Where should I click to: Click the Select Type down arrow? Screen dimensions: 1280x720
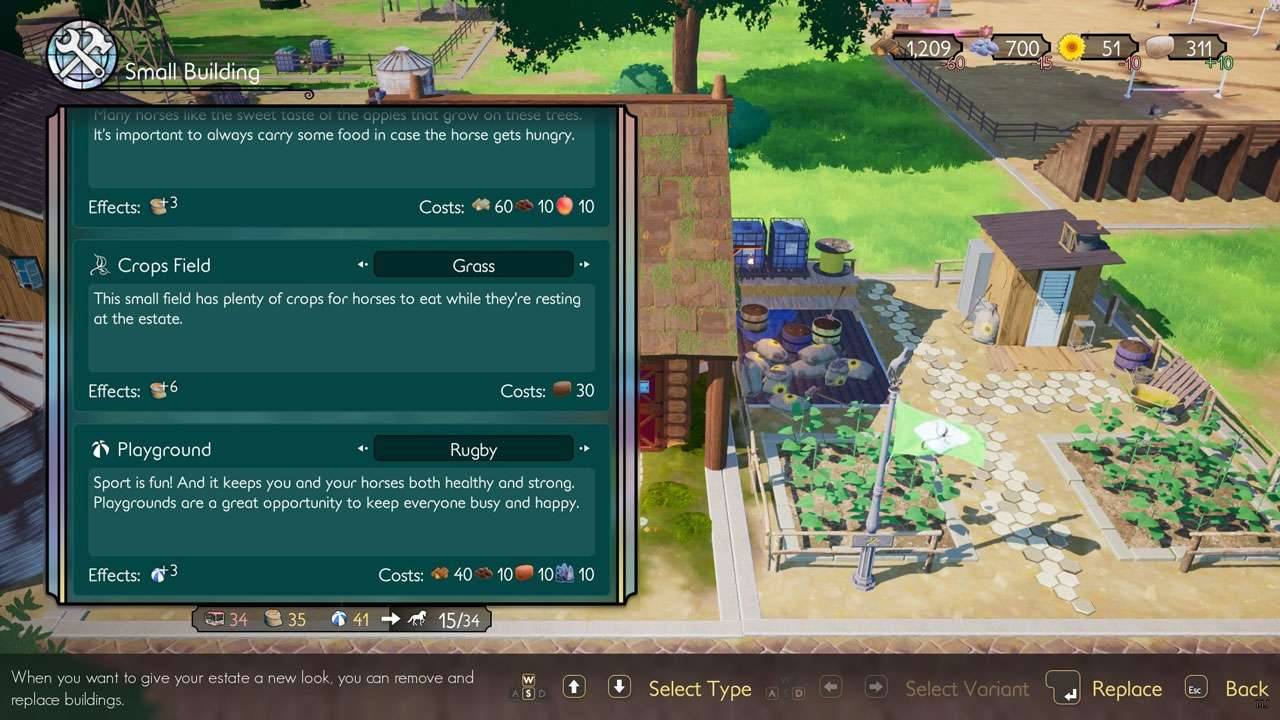coord(619,687)
